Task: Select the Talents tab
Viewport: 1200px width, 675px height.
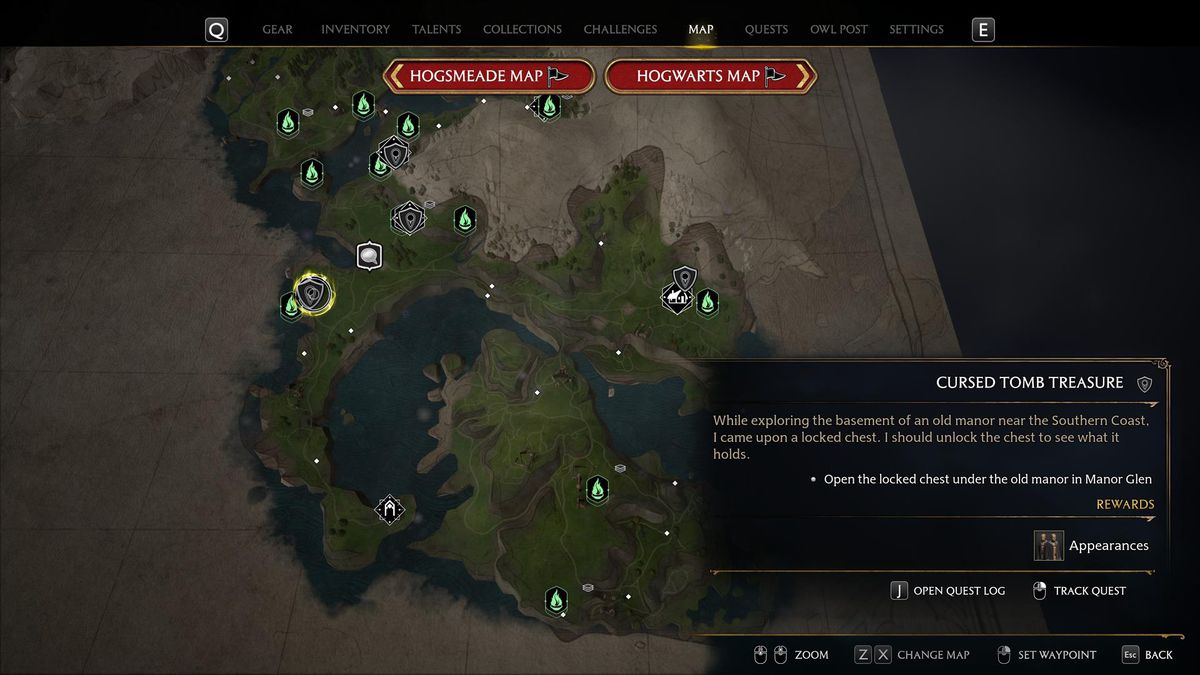Action: (x=436, y=30)
